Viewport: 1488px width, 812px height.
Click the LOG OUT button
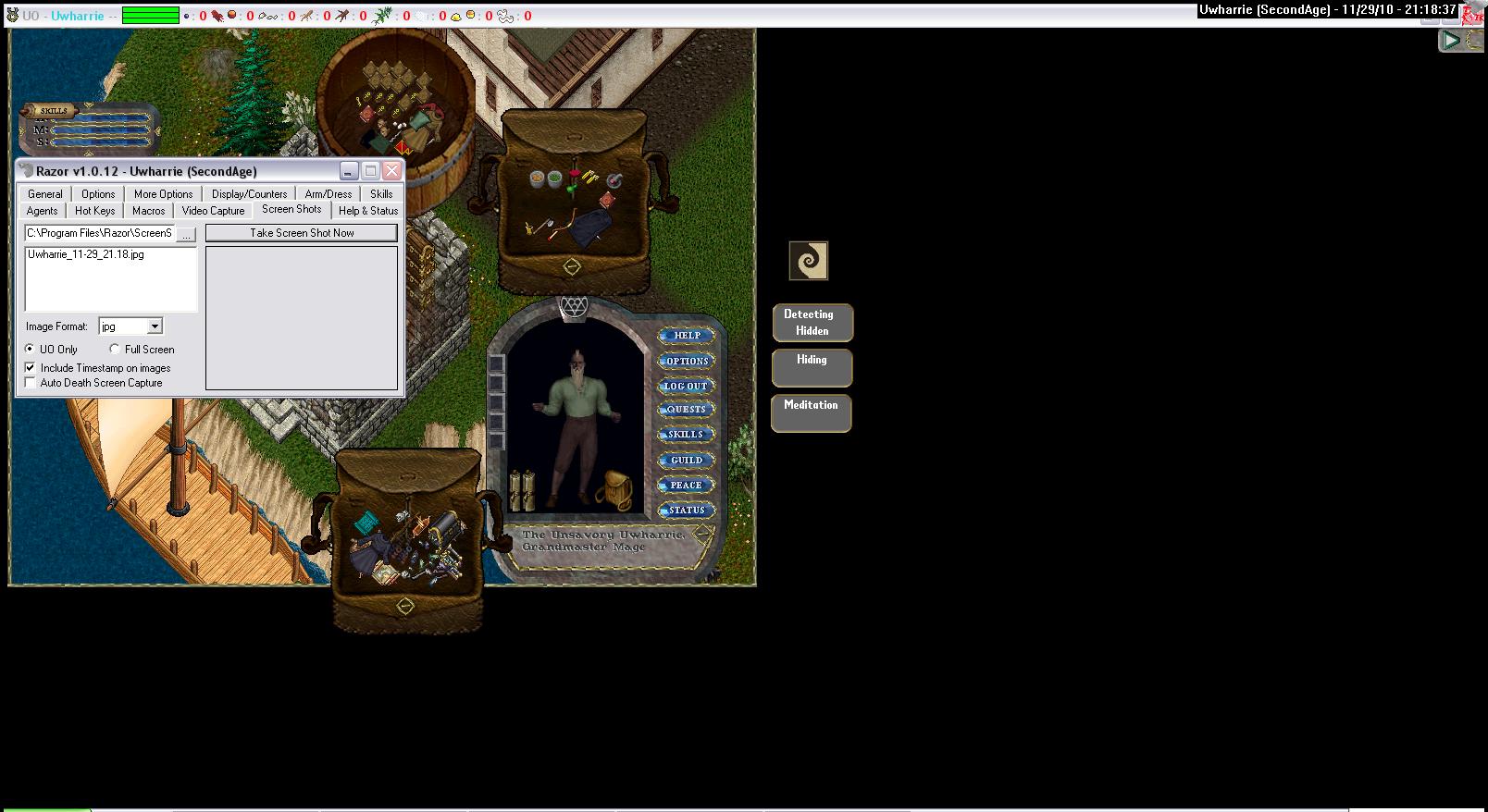[687, 387]
